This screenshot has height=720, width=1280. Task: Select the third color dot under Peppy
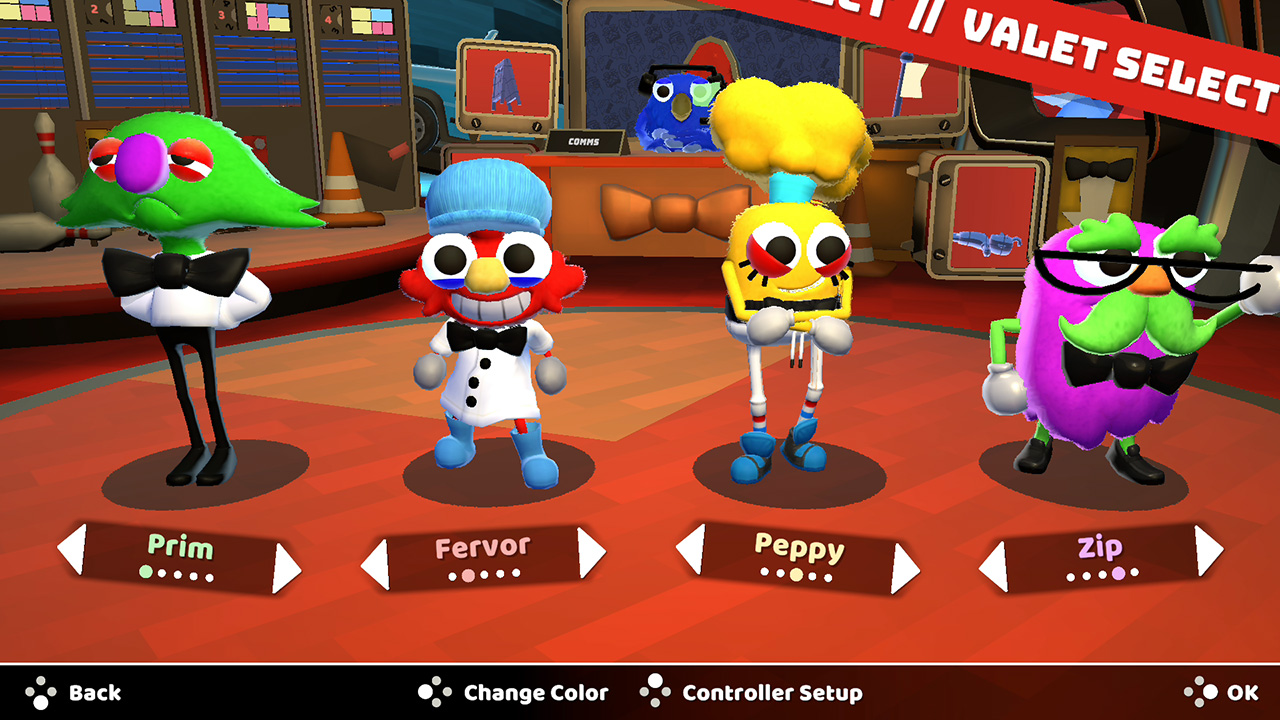click(x=794, y=576)
